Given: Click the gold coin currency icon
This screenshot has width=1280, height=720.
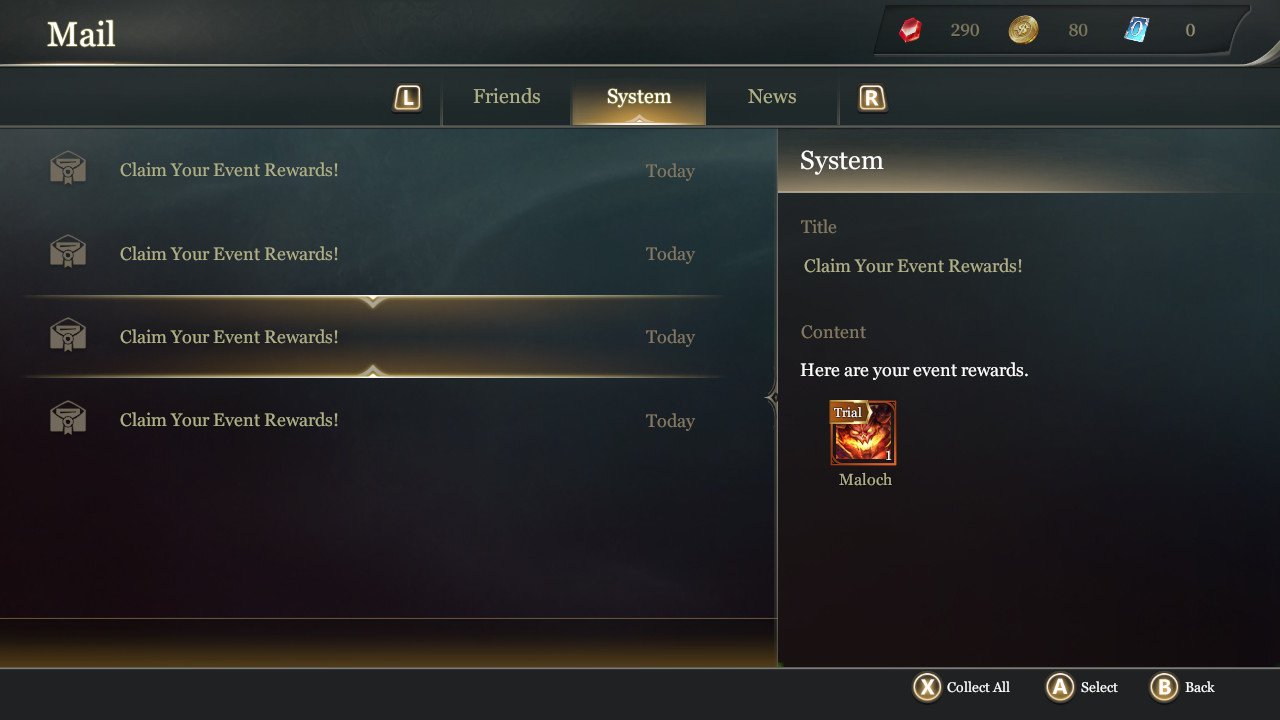Looking at the screenshot, I should (1022, 29).
